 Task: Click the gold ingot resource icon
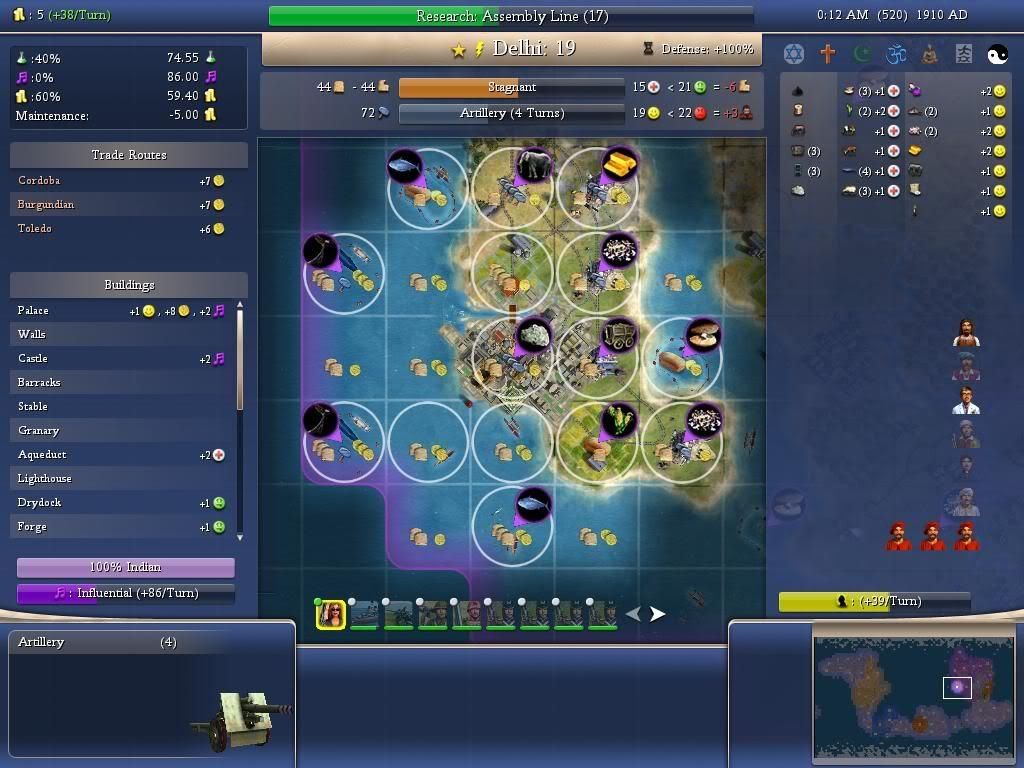point(619,162)
